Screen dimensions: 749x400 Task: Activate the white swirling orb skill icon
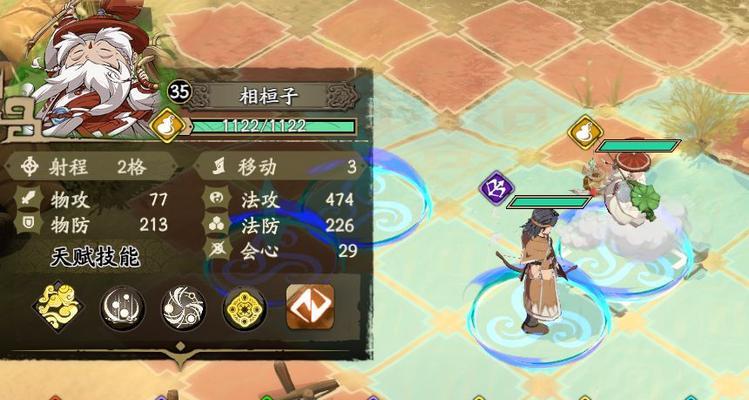coord(184,308)
